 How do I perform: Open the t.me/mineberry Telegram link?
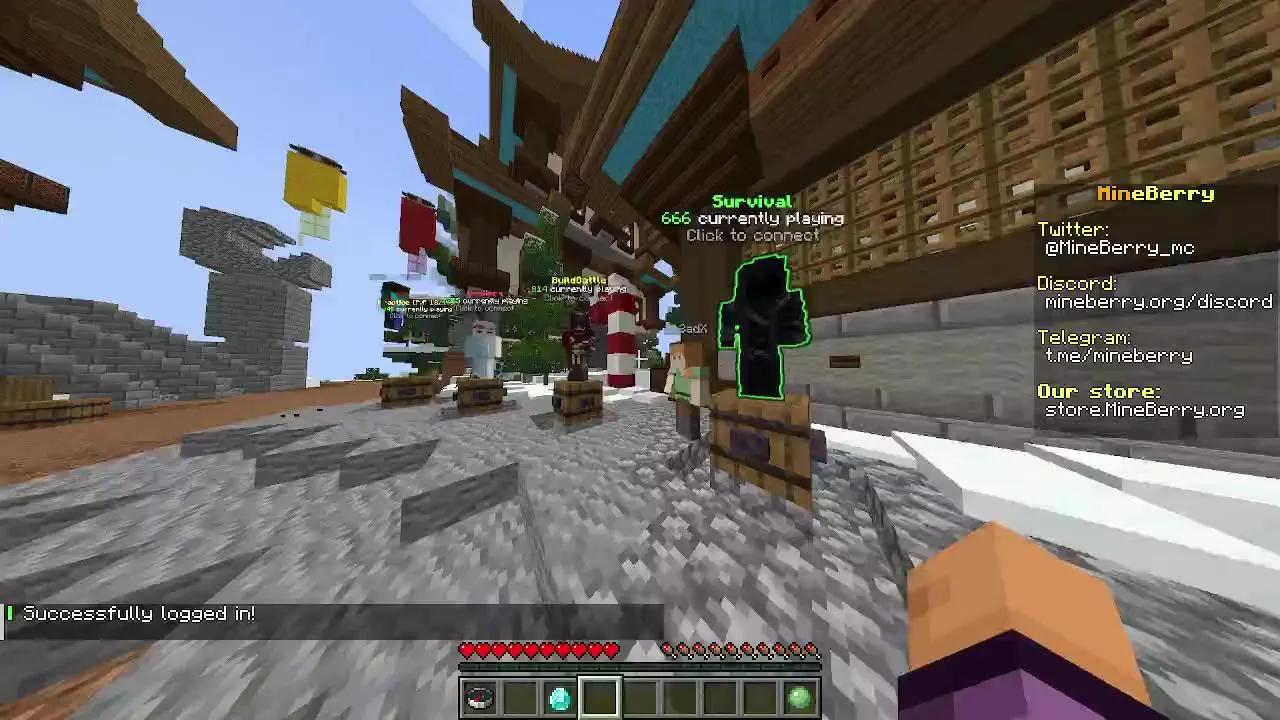click(1117, 355)
